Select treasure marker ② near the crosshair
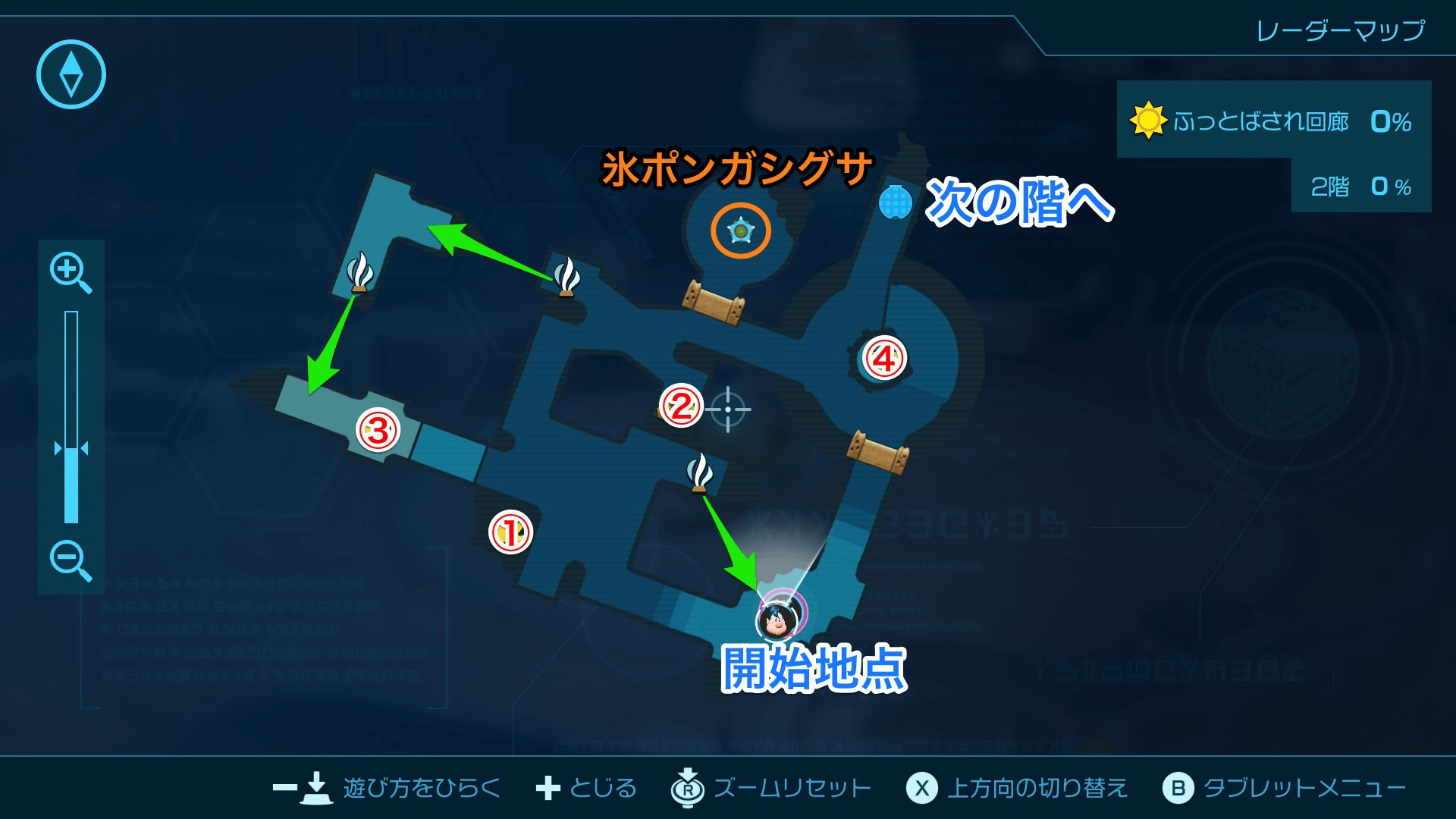1456x819 pixels. (680, 406)
